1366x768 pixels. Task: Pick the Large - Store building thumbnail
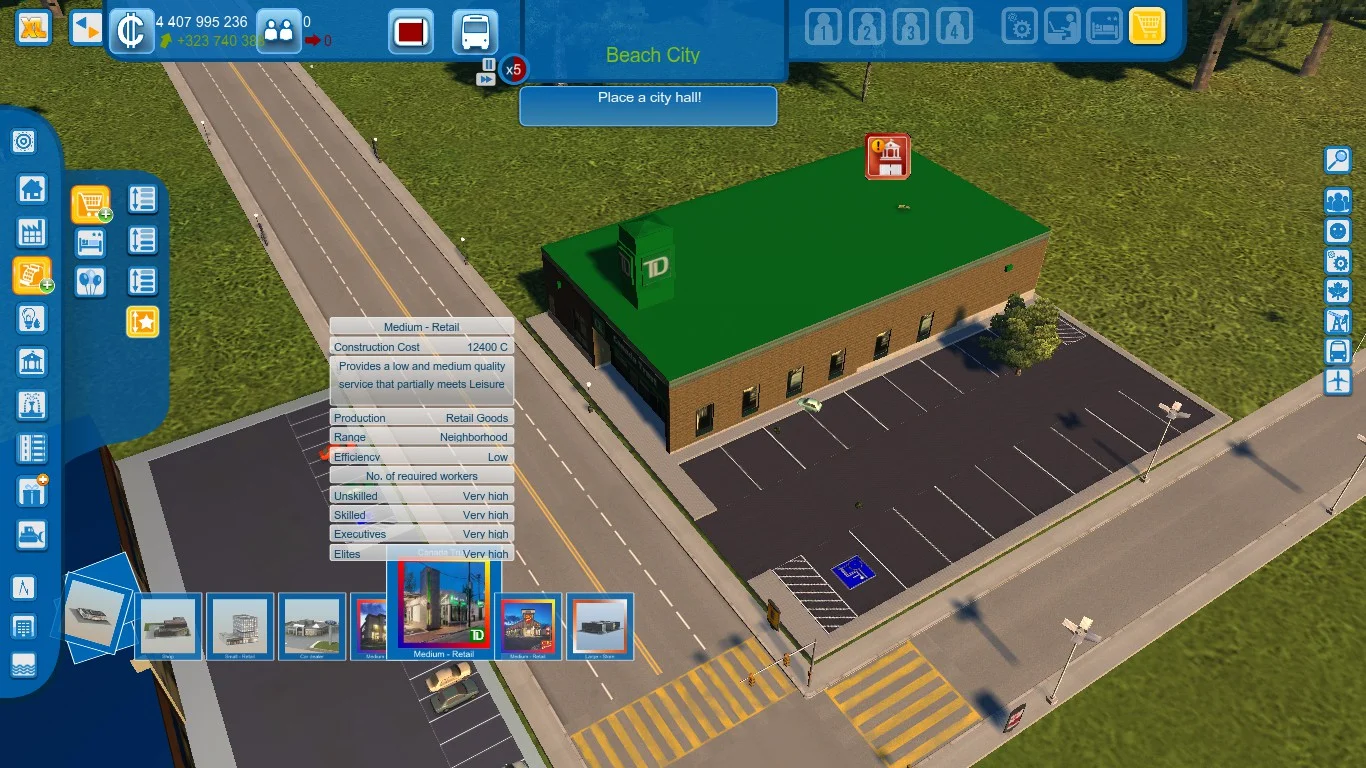[600, 627]
